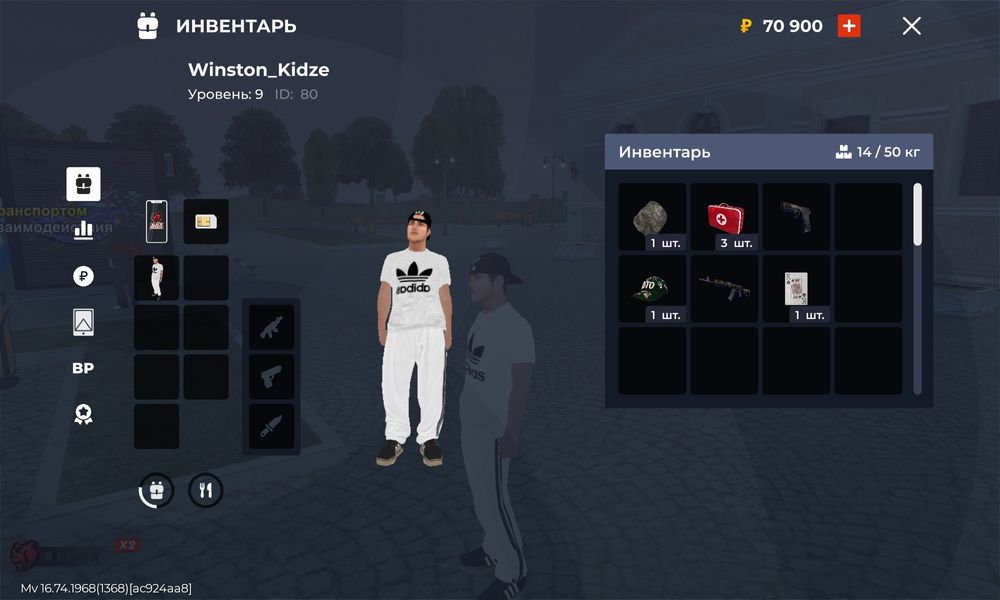Pick the assault rifle in the inventory grid
This screenshot has height=600, width=1000.
pos(724,288)
